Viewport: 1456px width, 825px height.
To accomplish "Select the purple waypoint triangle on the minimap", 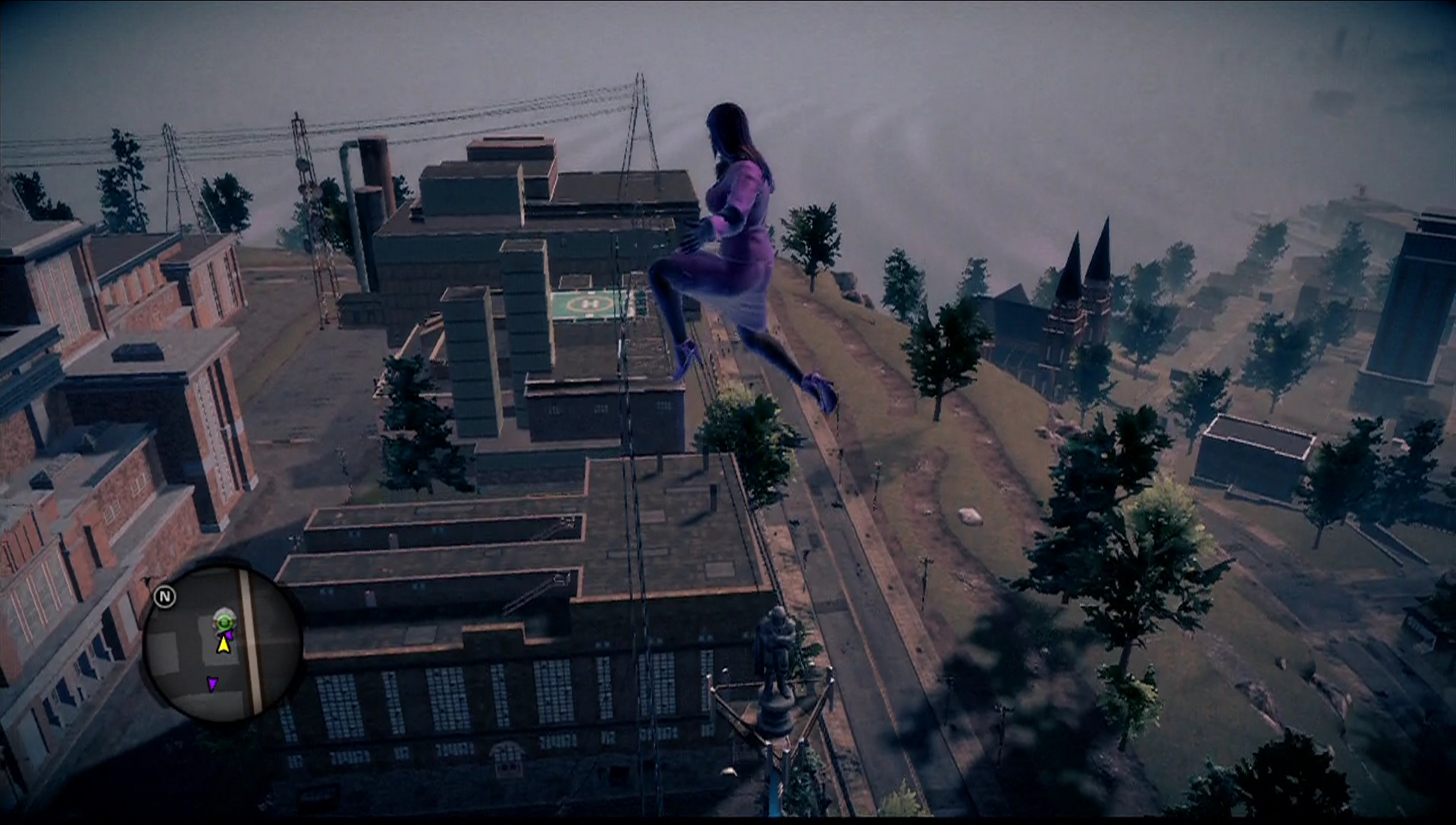I will (x=213, y=683).
